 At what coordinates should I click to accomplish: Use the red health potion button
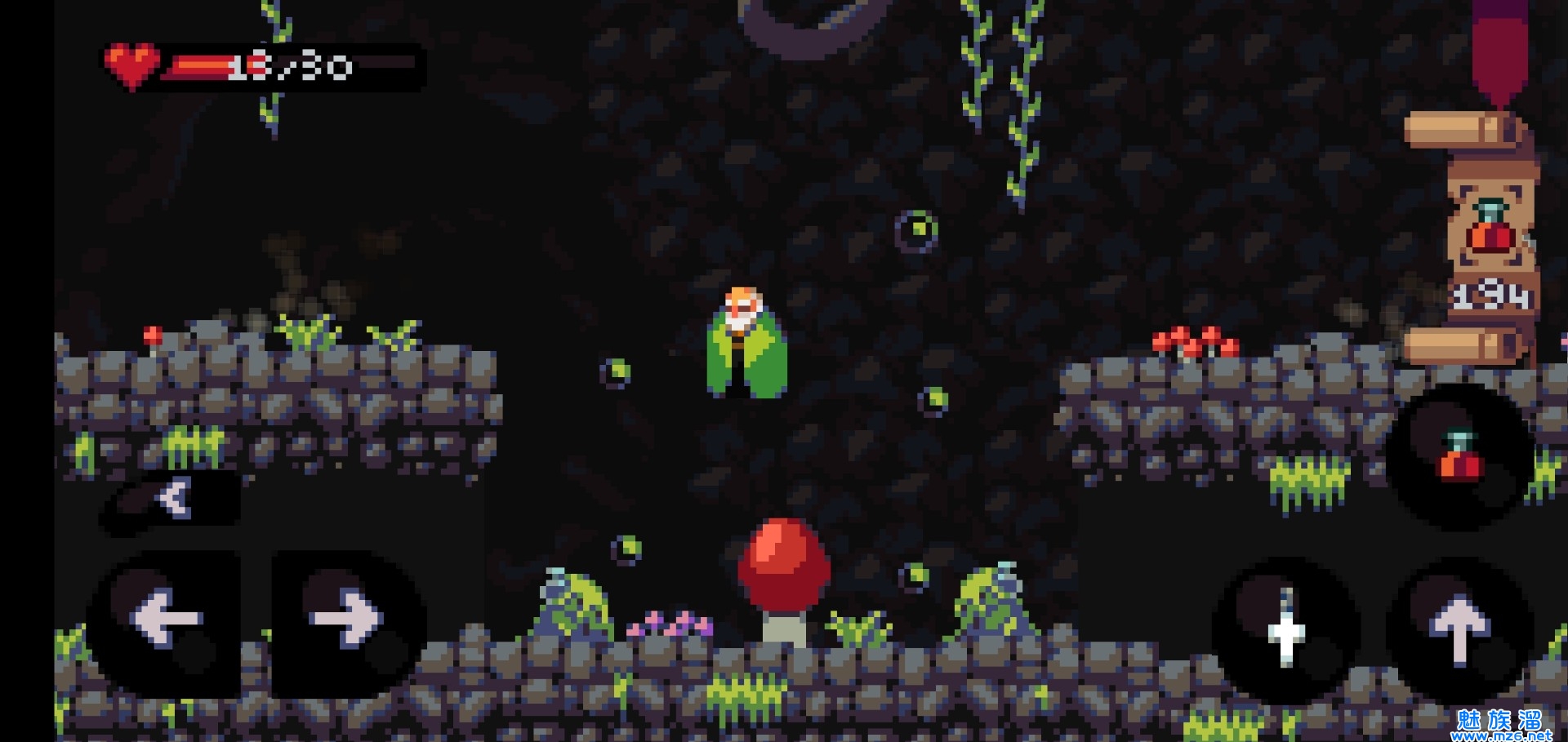click(1459, 457)
